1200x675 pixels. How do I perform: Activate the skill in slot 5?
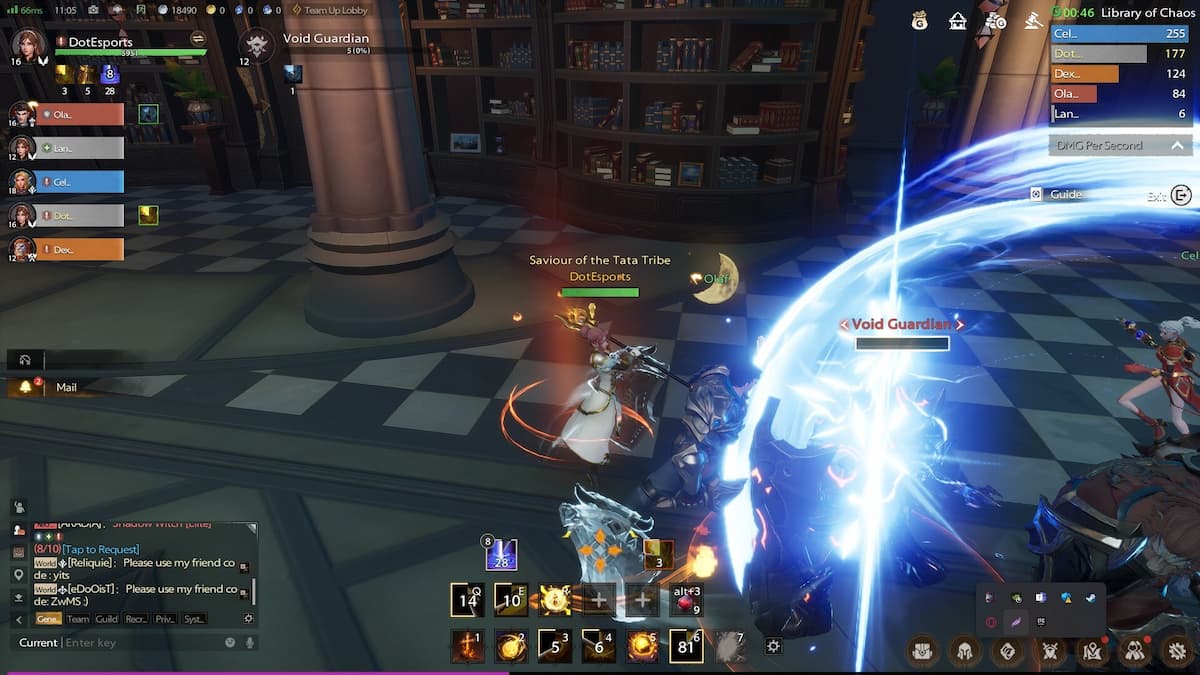[x=641, y=647]
